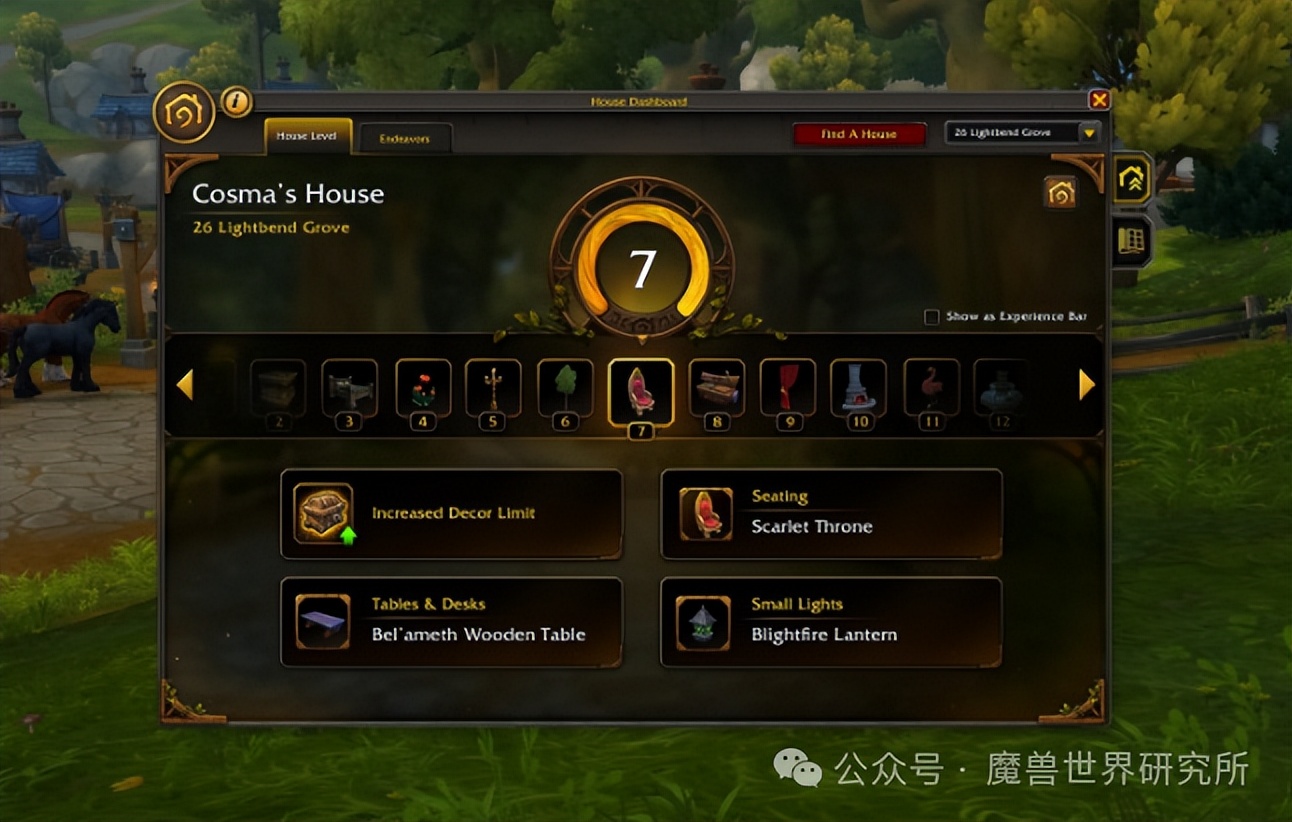The height and width of the screenshot is (822, 1292).
Task: Choose the level 5 candelabra reward
Action: coord(493,388)
